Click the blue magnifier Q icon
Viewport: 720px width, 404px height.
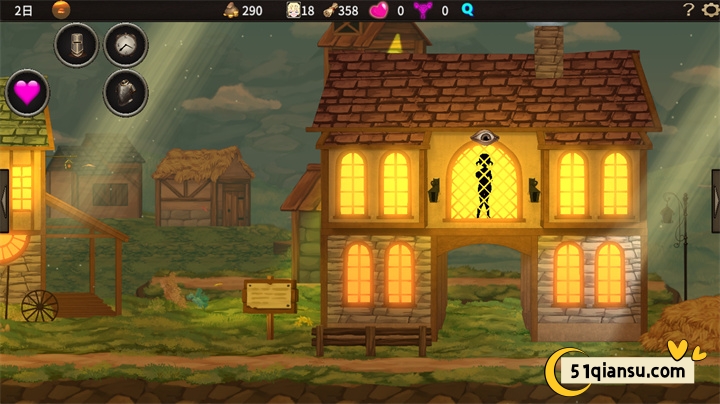tap(467, 10)
